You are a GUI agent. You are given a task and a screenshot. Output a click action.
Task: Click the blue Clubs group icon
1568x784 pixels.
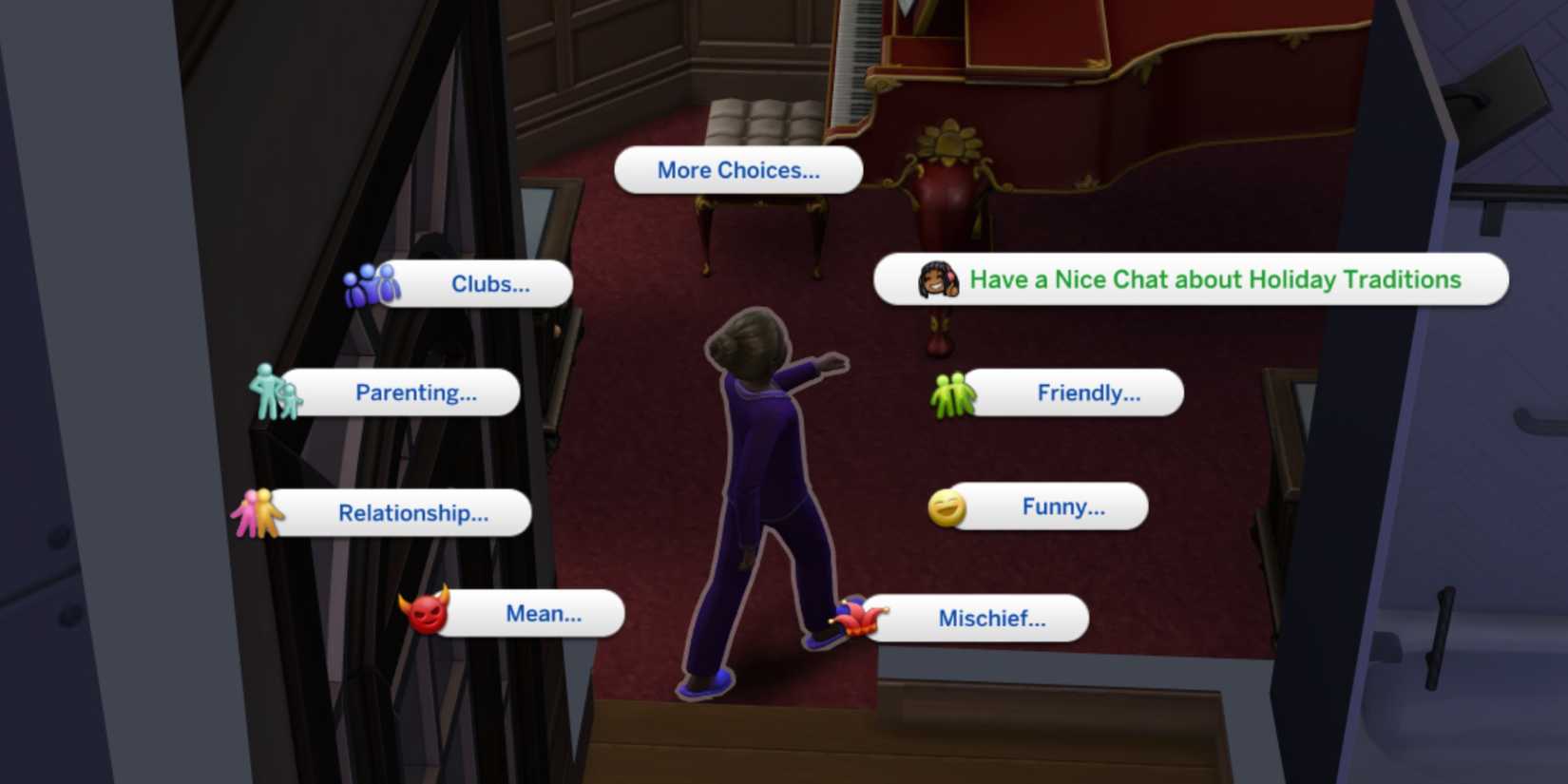point(371,283)
